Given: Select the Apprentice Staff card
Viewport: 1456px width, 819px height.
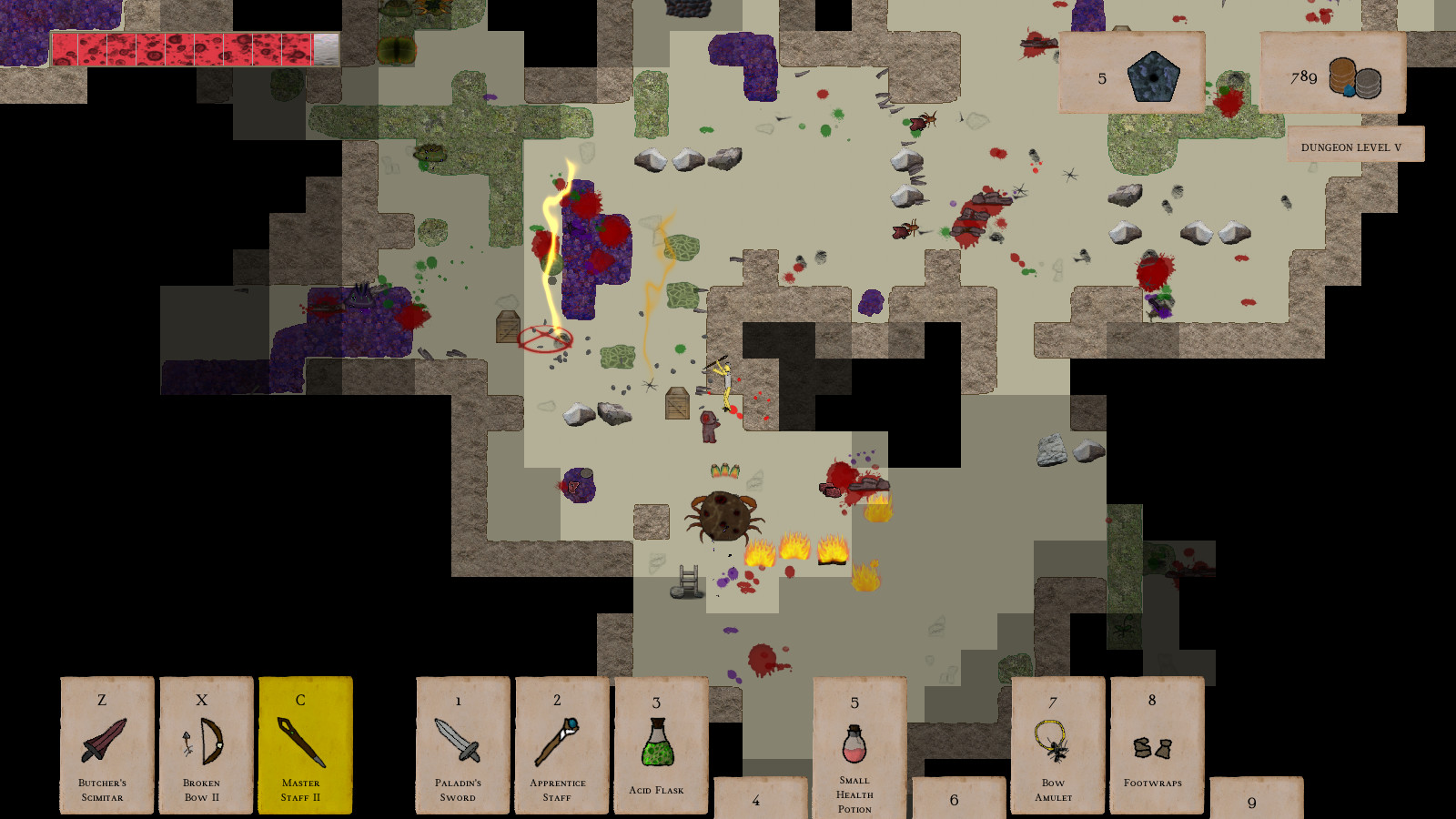Looking at the screenshot, I should (x=560, y=746).
